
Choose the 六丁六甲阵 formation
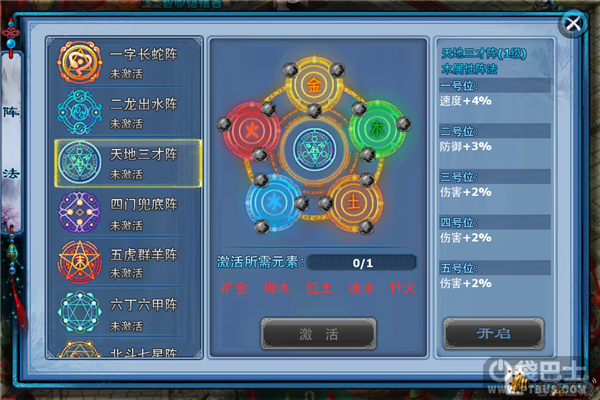click(x=128, y=310)
